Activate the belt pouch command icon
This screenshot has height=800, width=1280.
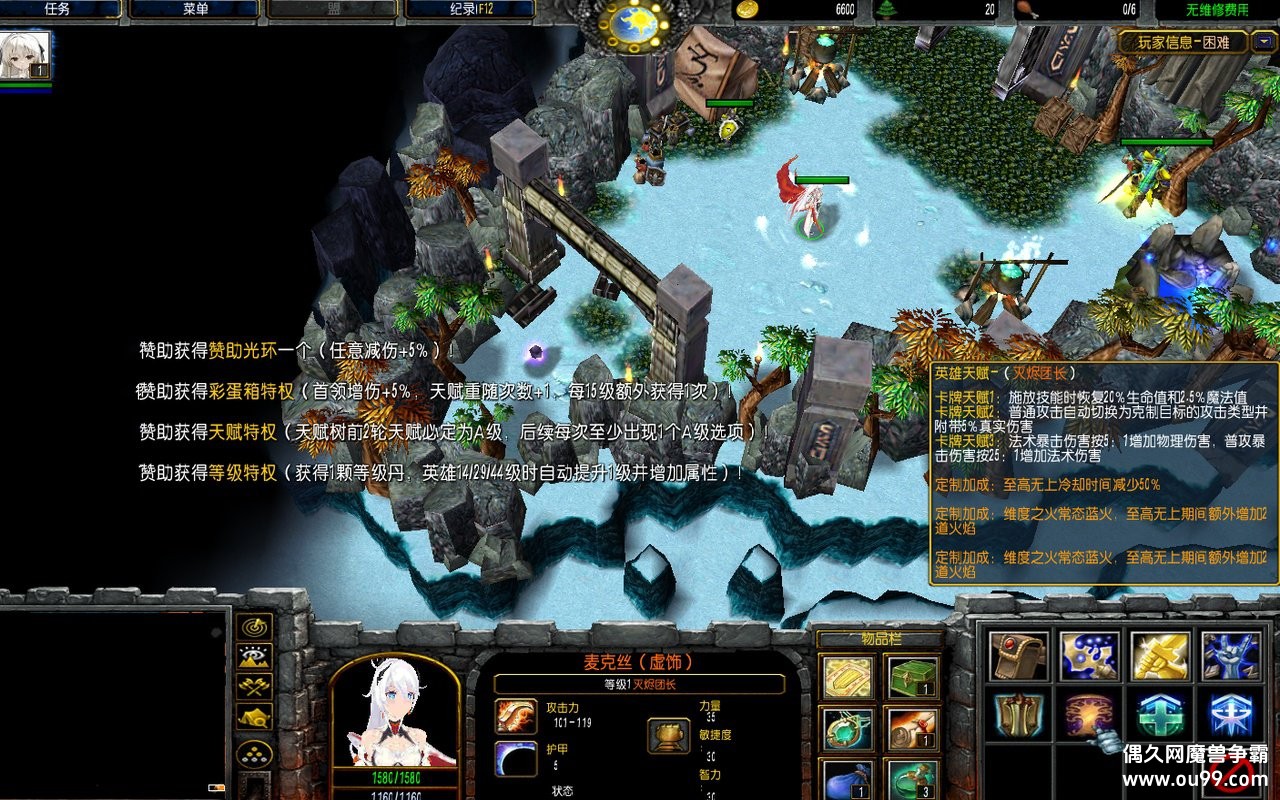[x=1018, y=656]
